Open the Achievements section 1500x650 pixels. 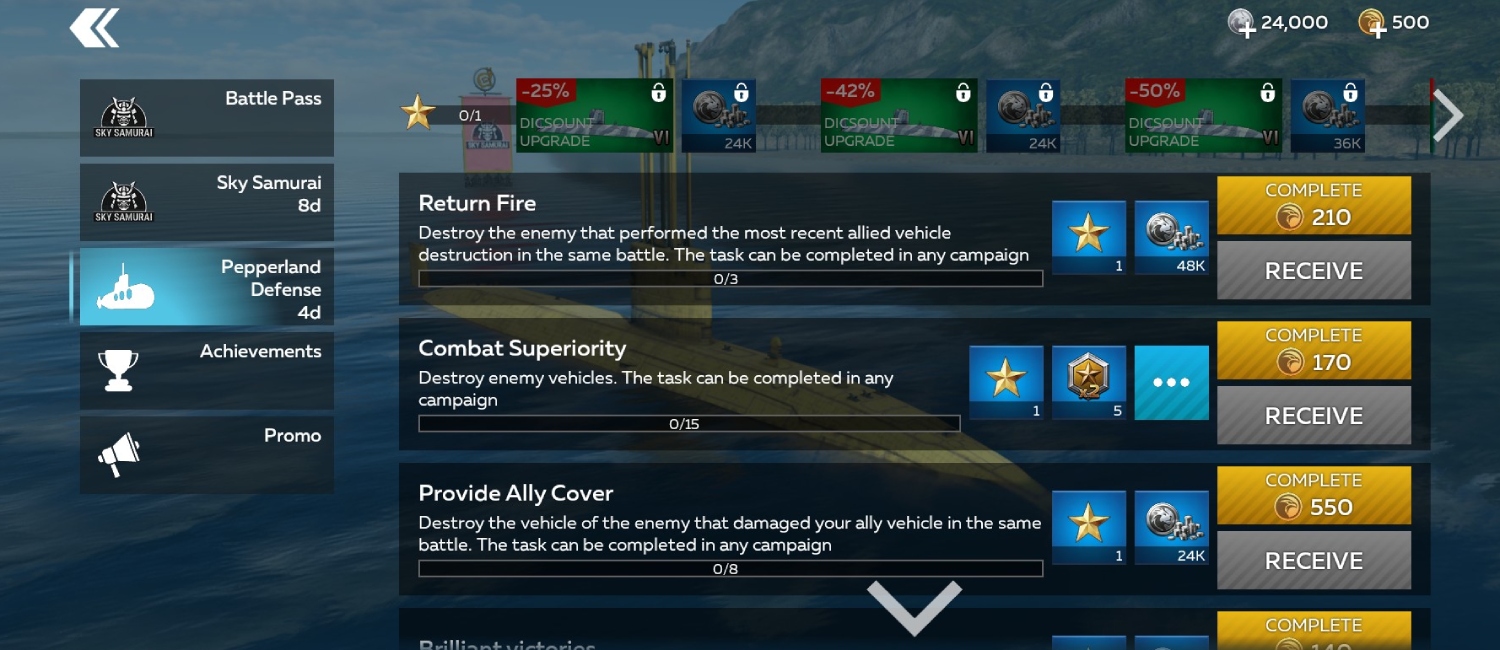coord(207,370)
